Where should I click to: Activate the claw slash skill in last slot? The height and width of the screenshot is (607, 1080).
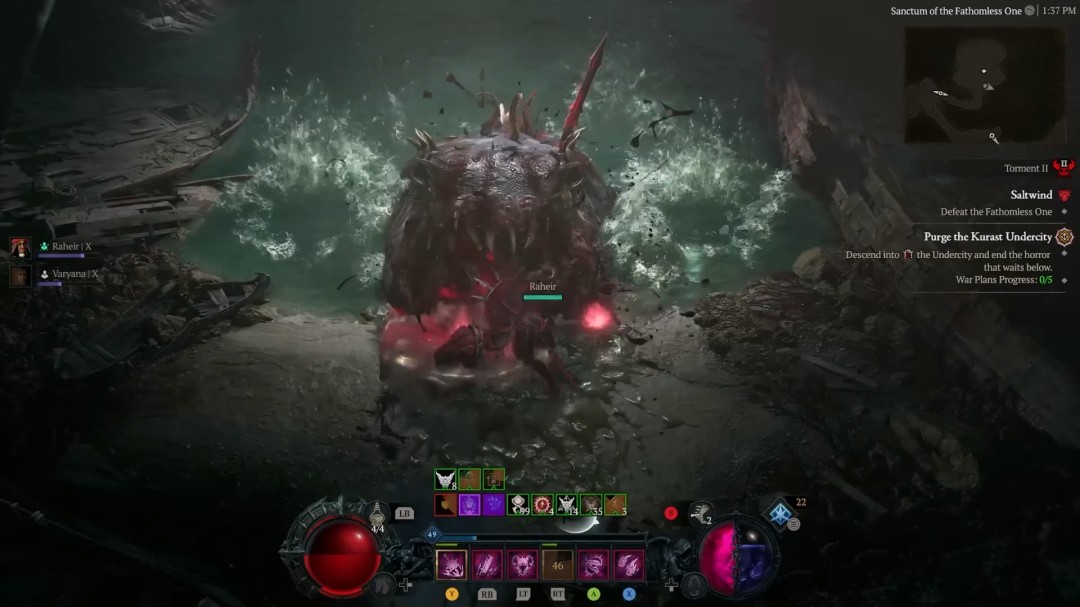pos(629,565)
